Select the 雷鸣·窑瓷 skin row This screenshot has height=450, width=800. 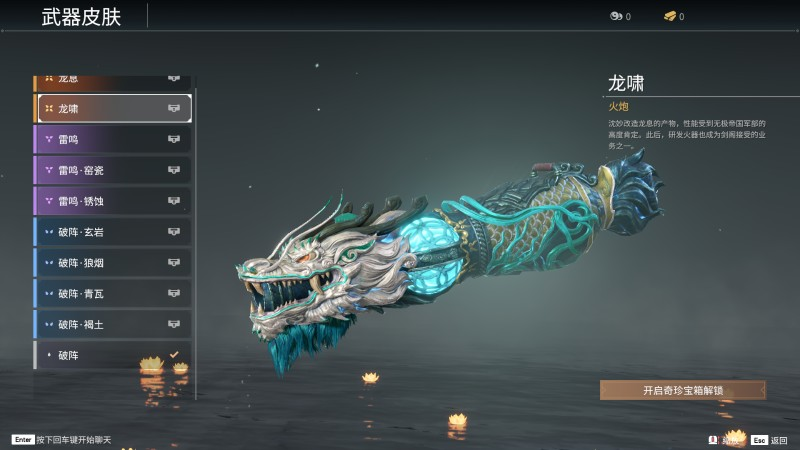pyautogui.click(x=113, y=170)
